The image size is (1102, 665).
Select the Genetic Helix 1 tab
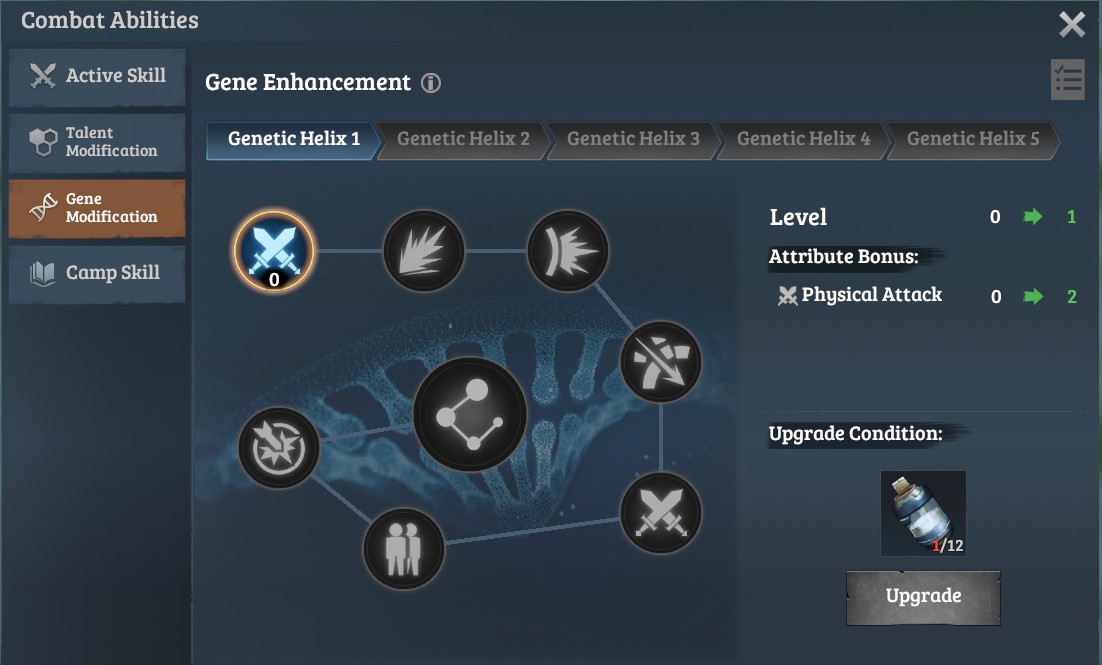click(293, 139)
